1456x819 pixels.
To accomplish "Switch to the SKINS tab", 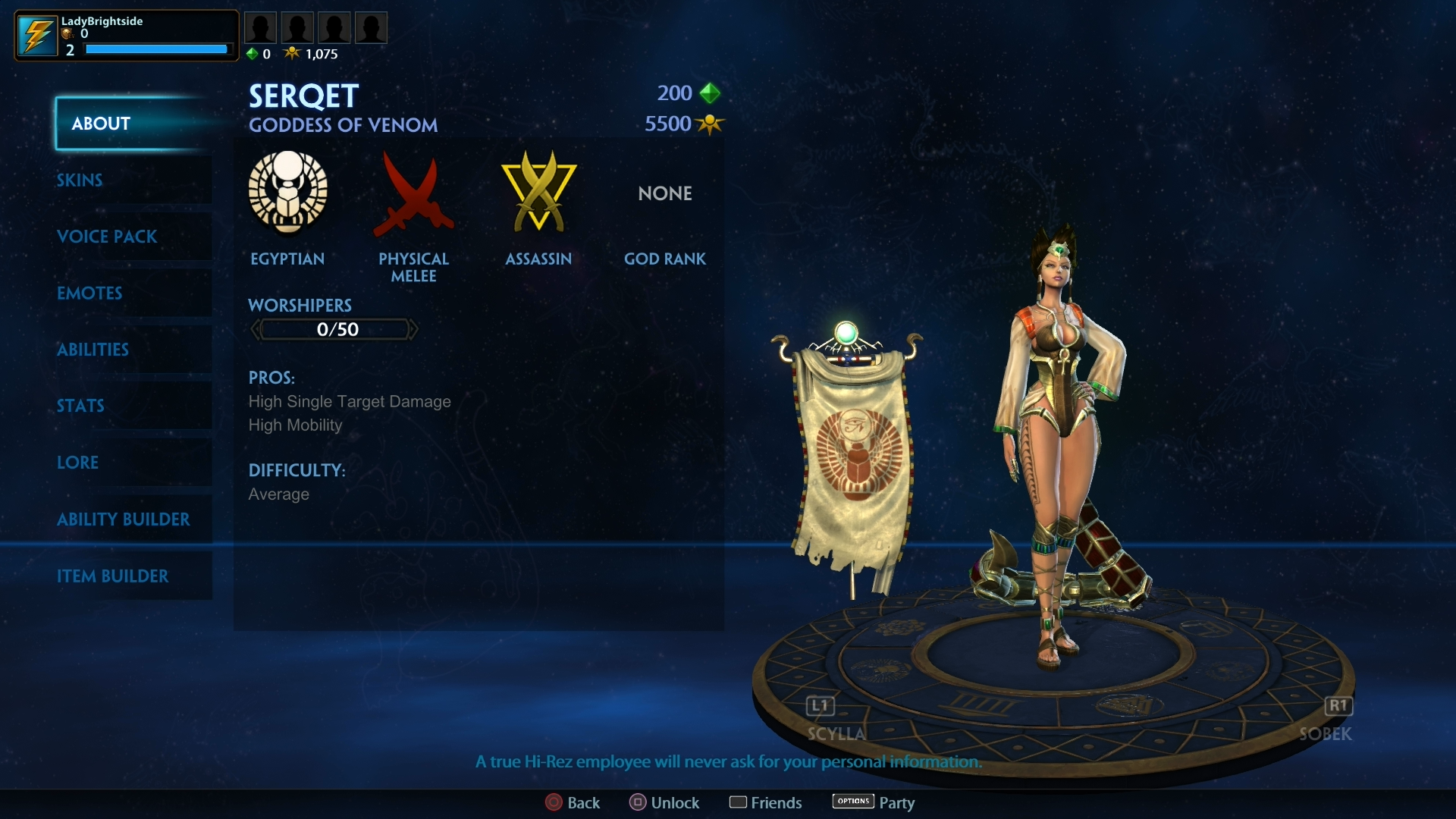I will 80,180.
